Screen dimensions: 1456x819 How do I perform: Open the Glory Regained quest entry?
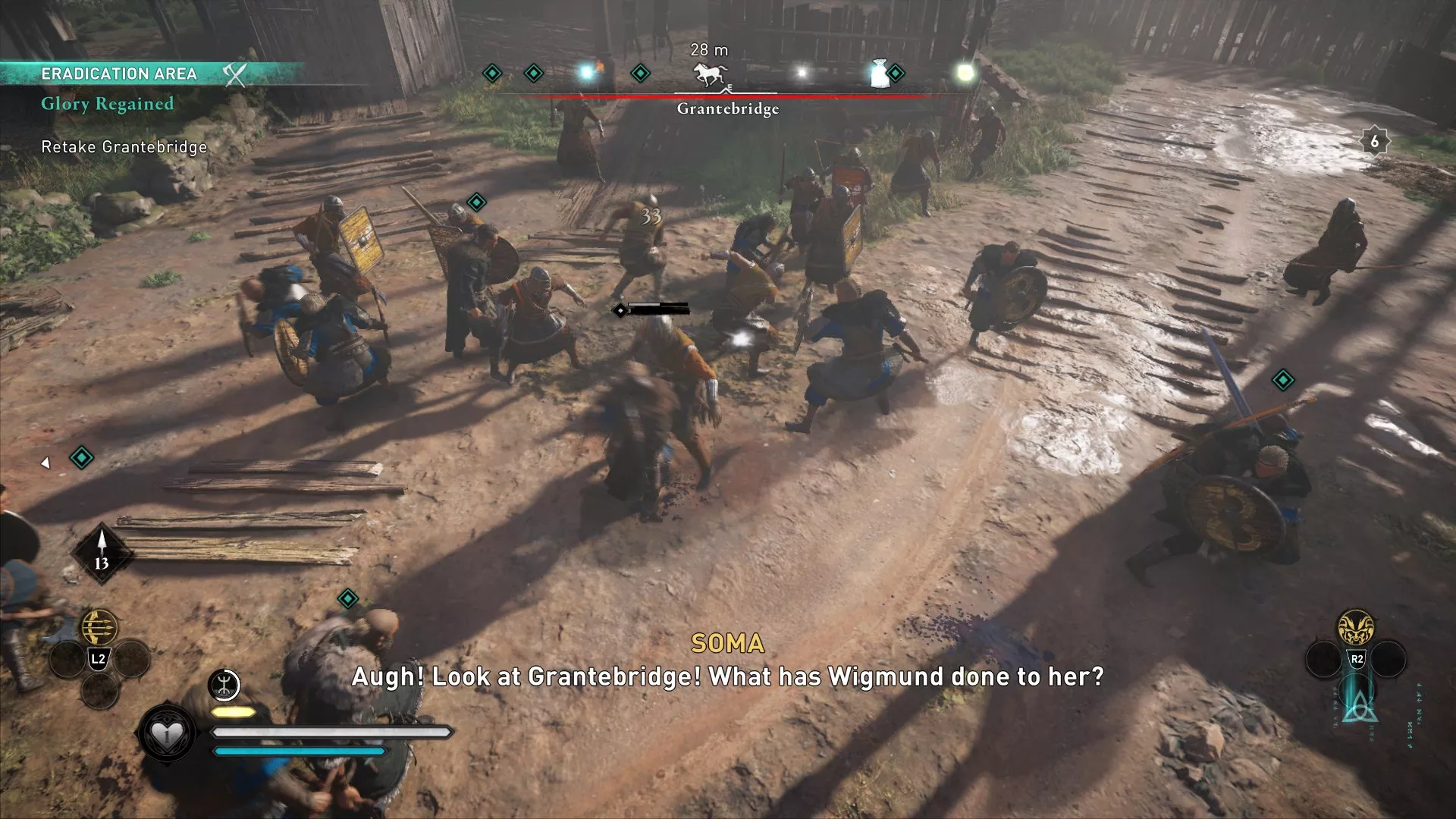(x=108, y=104)
